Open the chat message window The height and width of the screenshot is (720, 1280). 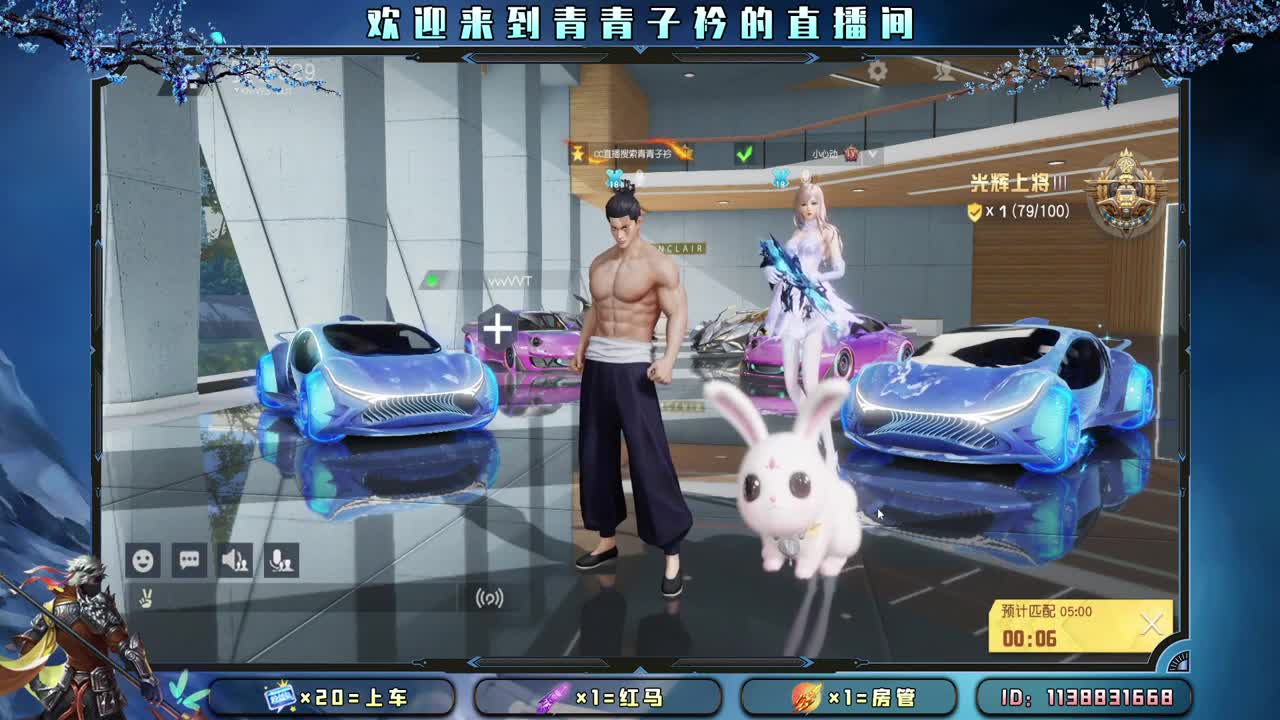pyautogui.click(x=187, y=560)
